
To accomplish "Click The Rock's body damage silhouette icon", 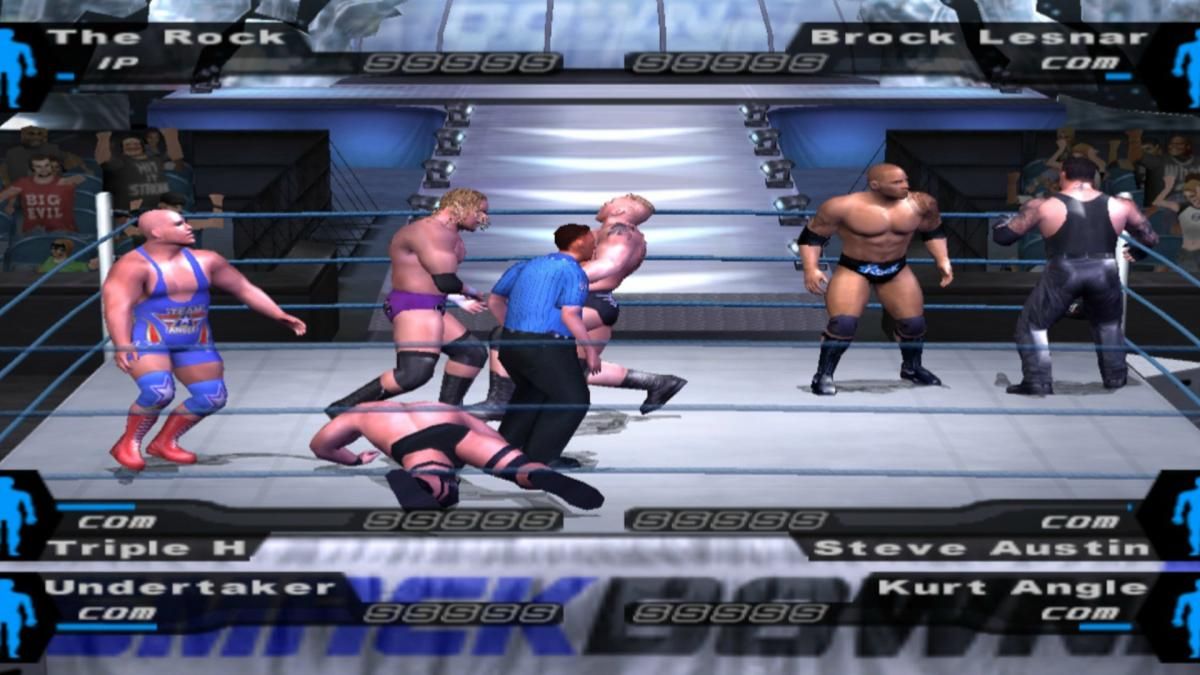I will [x=17, y=68].
